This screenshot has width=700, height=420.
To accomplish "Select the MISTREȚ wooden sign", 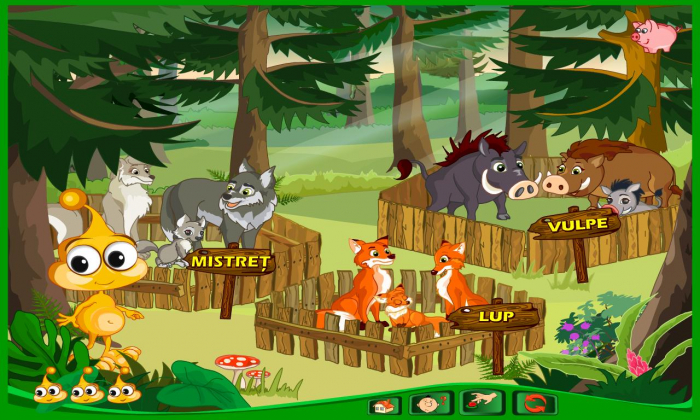I will pyautogui.click(x=230, y=262).
